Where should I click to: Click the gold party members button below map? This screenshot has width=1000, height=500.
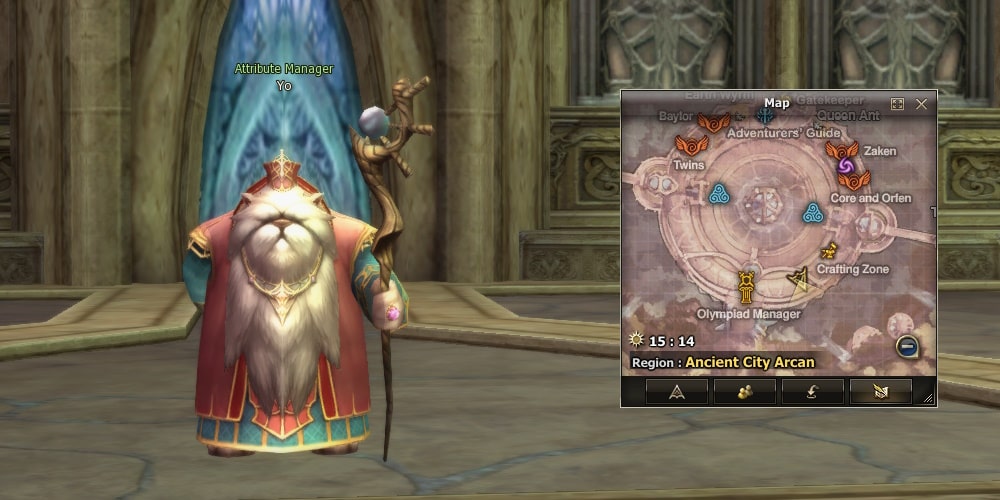(745, 391)
